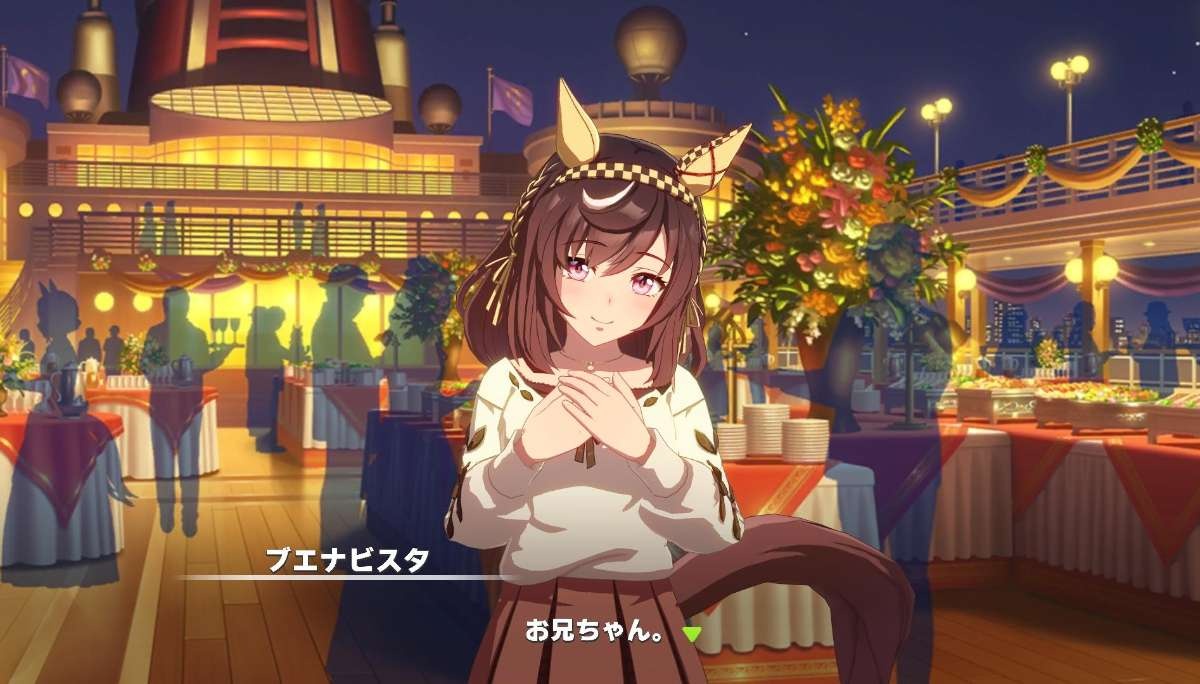Advance dialogue with the green arrow
The image size is (1200, 684).
[691, 633]
